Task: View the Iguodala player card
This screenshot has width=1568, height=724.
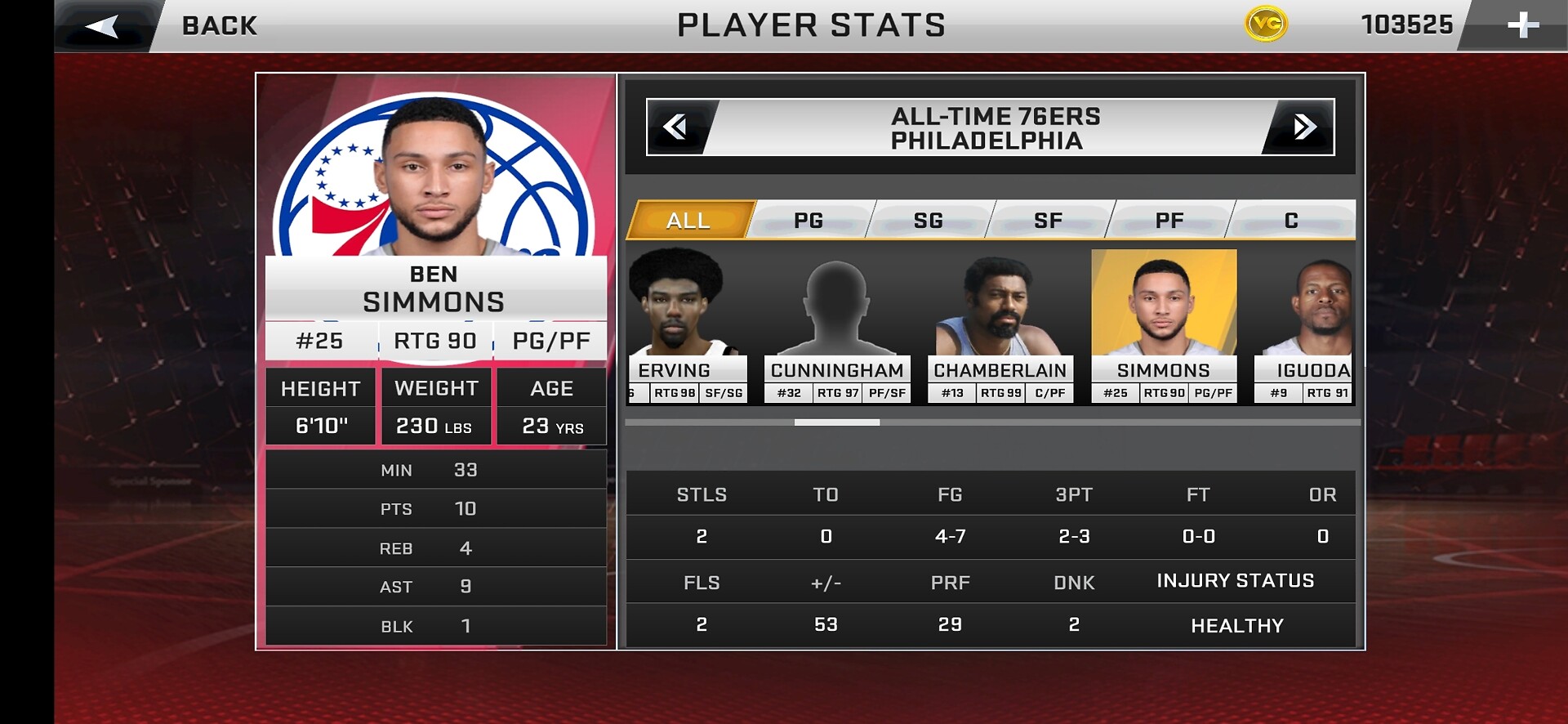Action: (1305, 327)
